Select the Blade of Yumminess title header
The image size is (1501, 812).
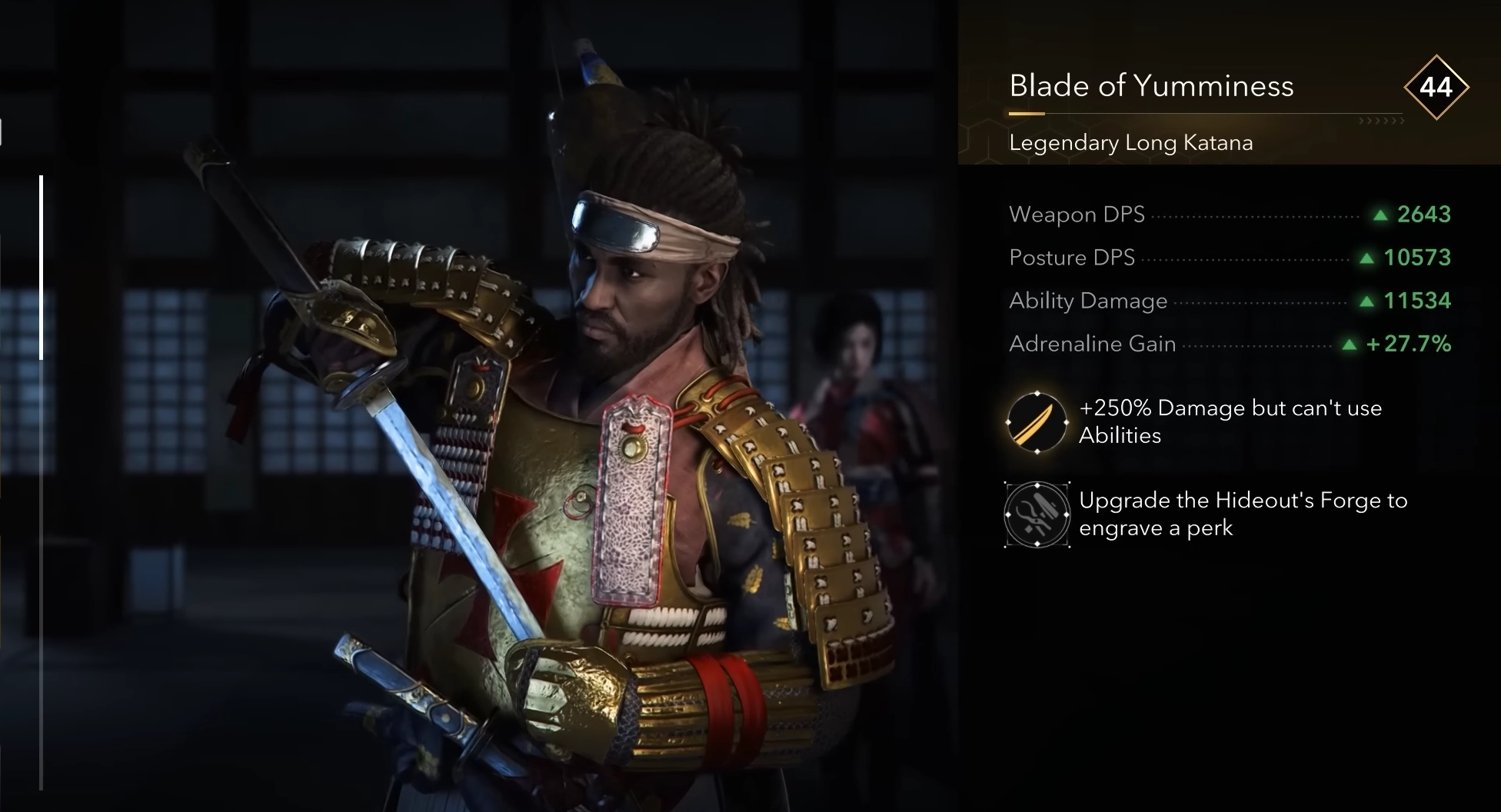1150,86
